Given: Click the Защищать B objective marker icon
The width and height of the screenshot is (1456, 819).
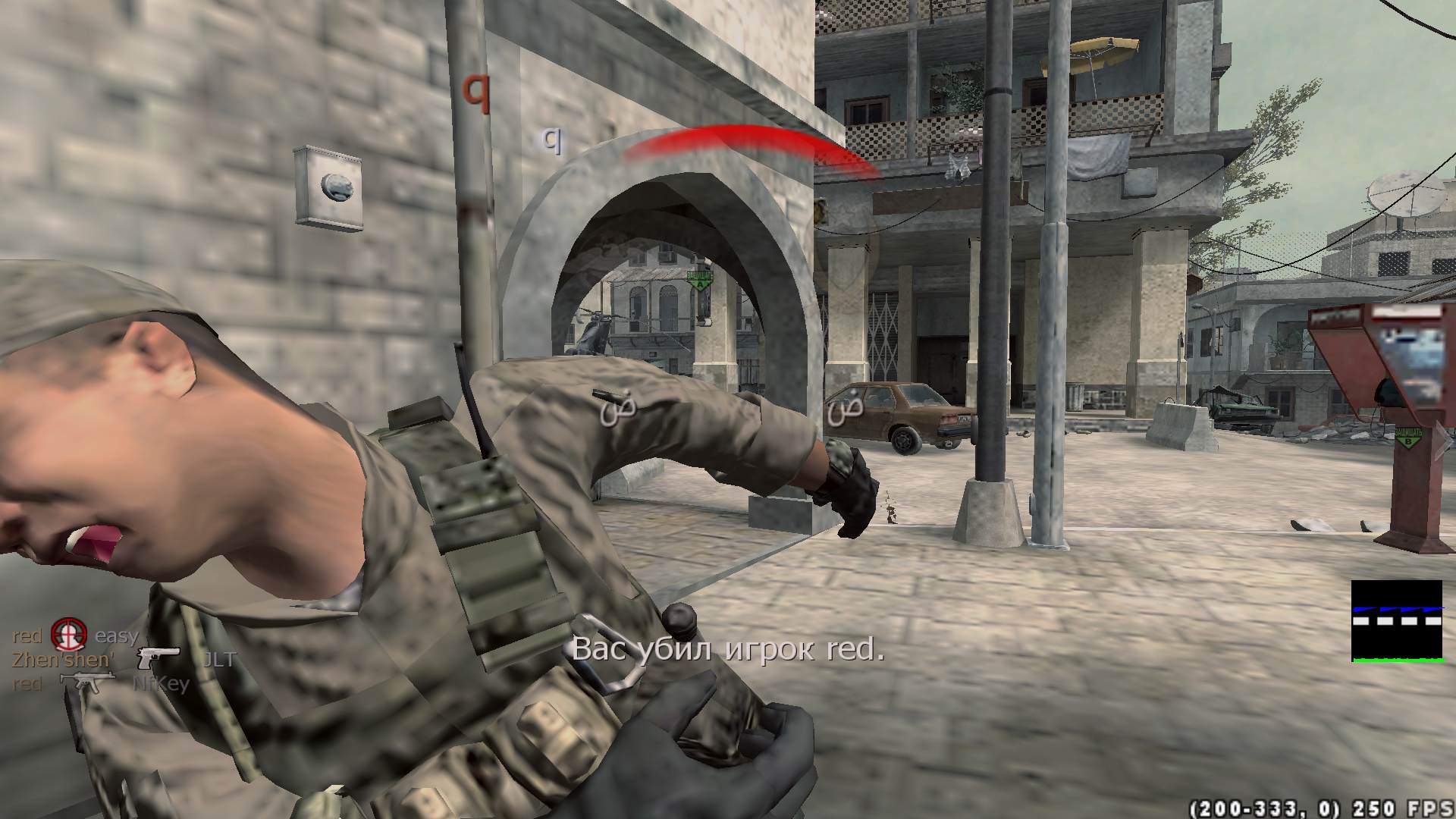Looking at the screenshot, I should click(1407, 435).
